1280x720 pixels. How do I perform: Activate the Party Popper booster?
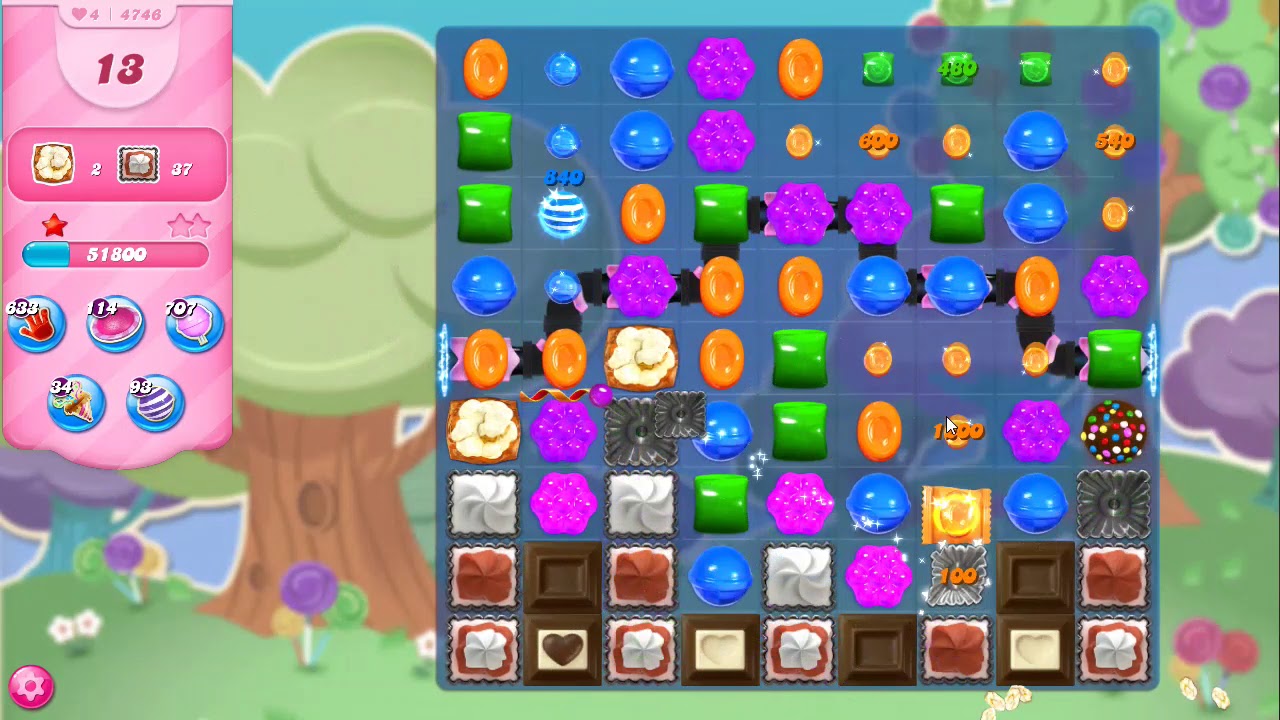click(x=76, y=402)
